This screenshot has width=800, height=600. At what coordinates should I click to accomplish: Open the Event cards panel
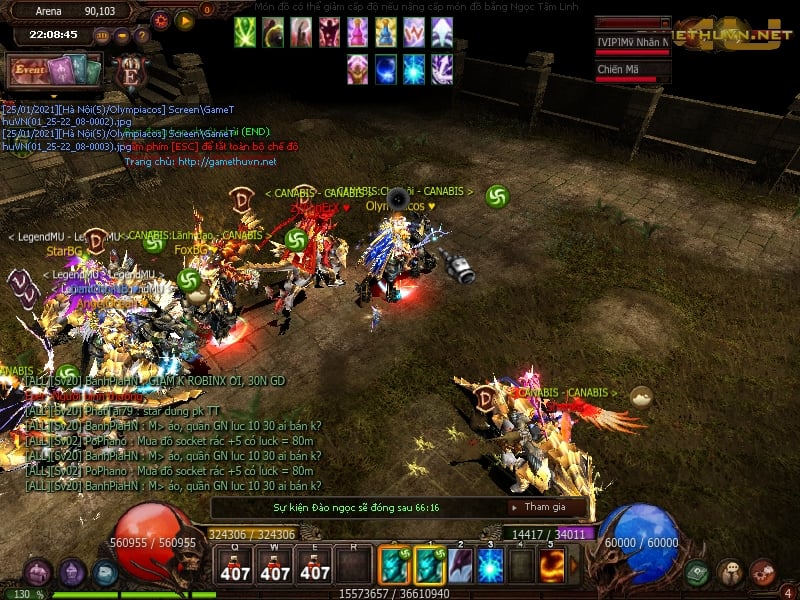click(57, 71)
